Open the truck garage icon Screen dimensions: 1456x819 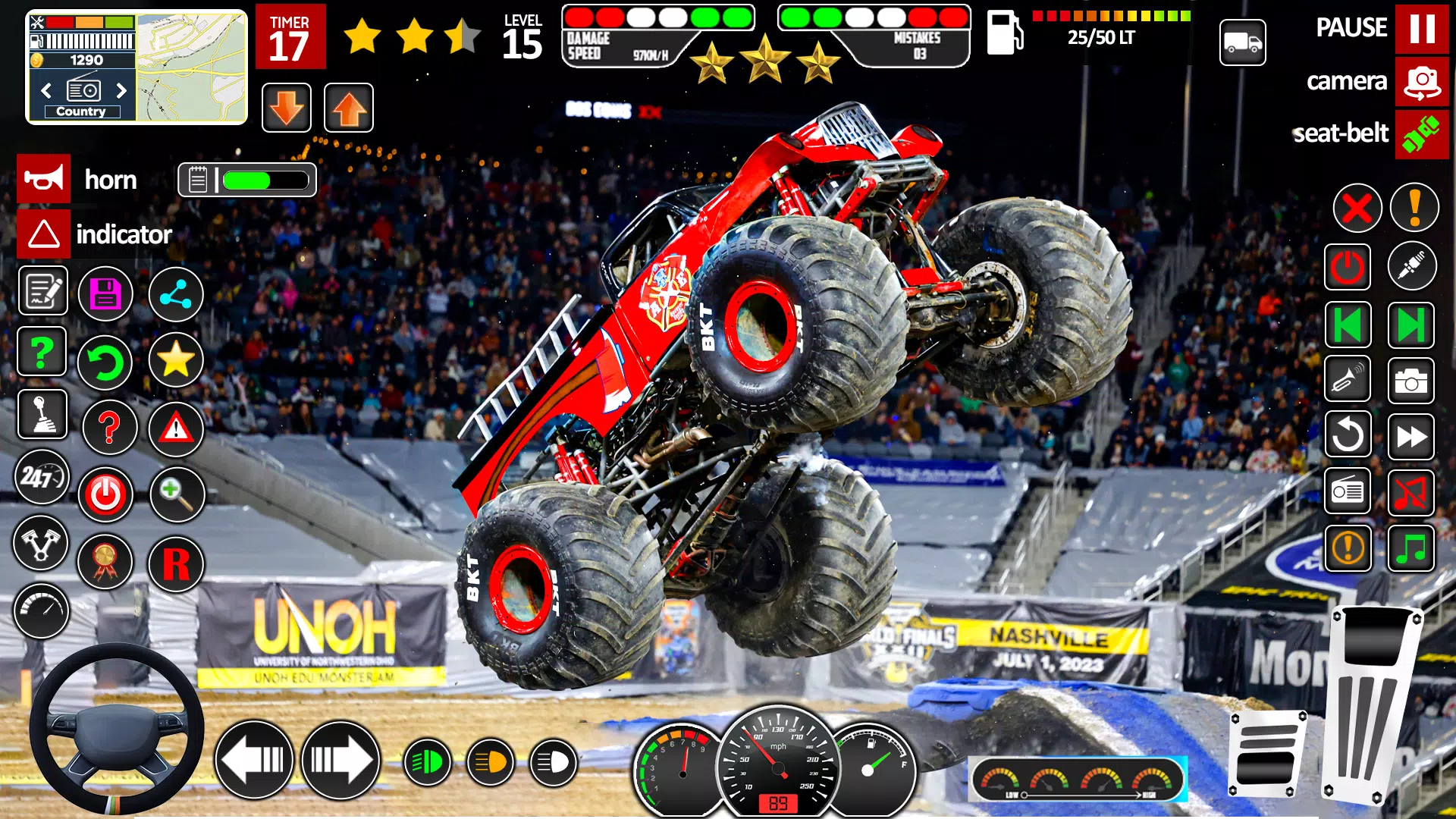1243,43
